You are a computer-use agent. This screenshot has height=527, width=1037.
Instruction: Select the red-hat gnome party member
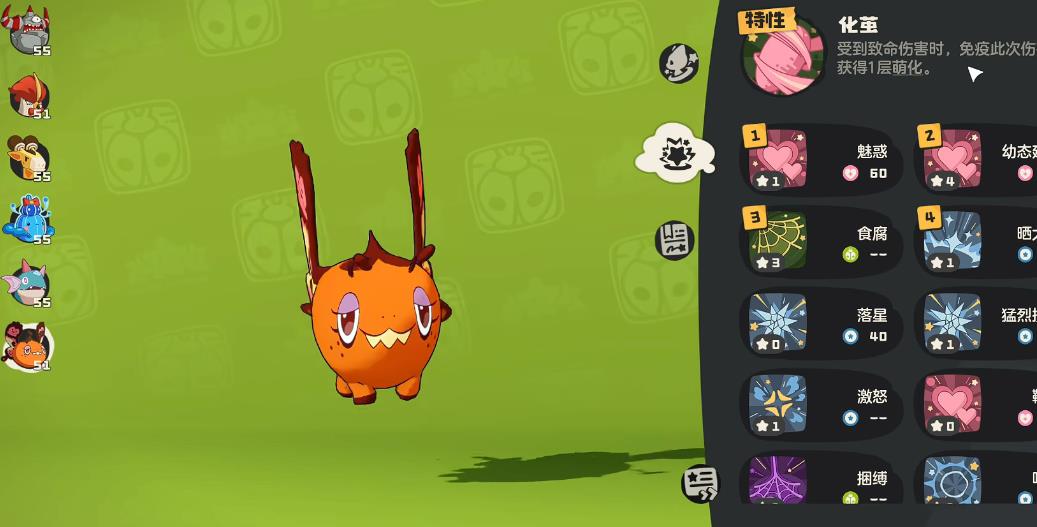point(29,95)
